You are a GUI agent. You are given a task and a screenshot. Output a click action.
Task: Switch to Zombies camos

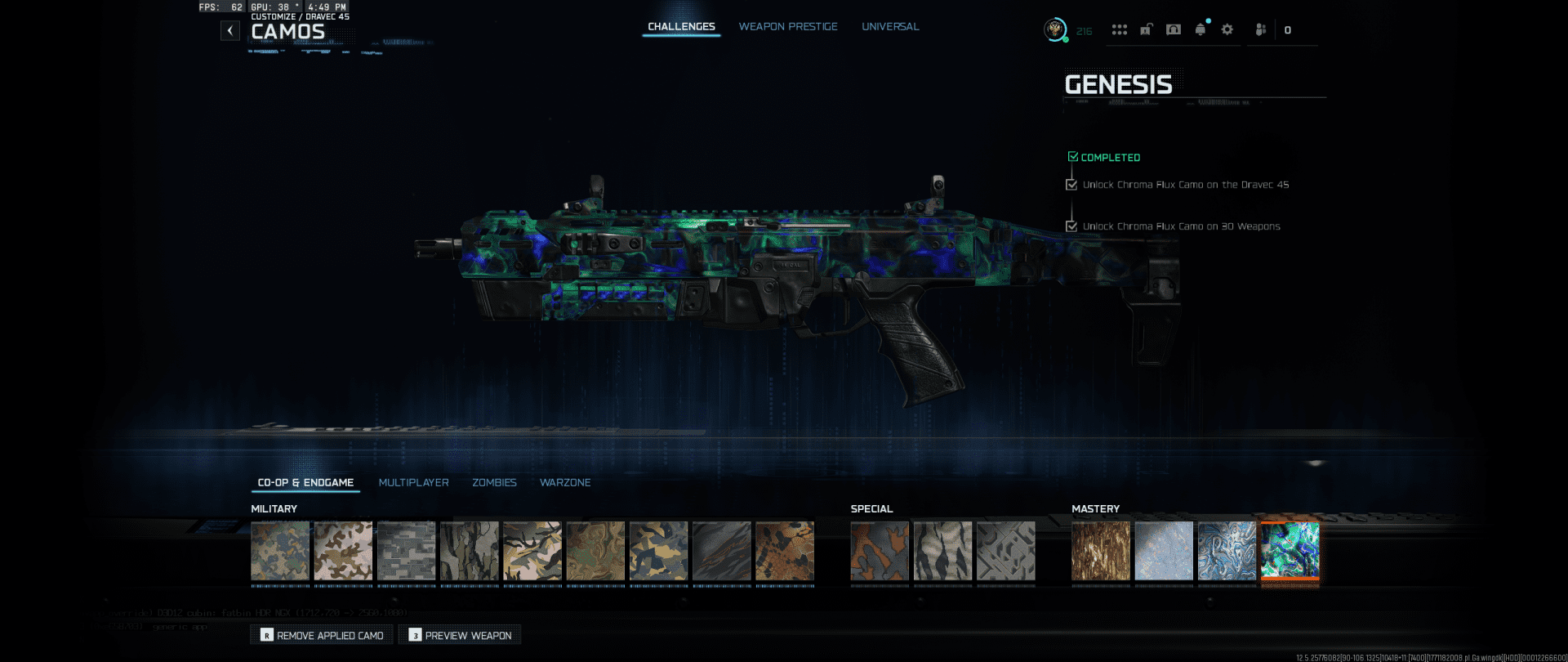pyautogui.click(x=494, y=483)
